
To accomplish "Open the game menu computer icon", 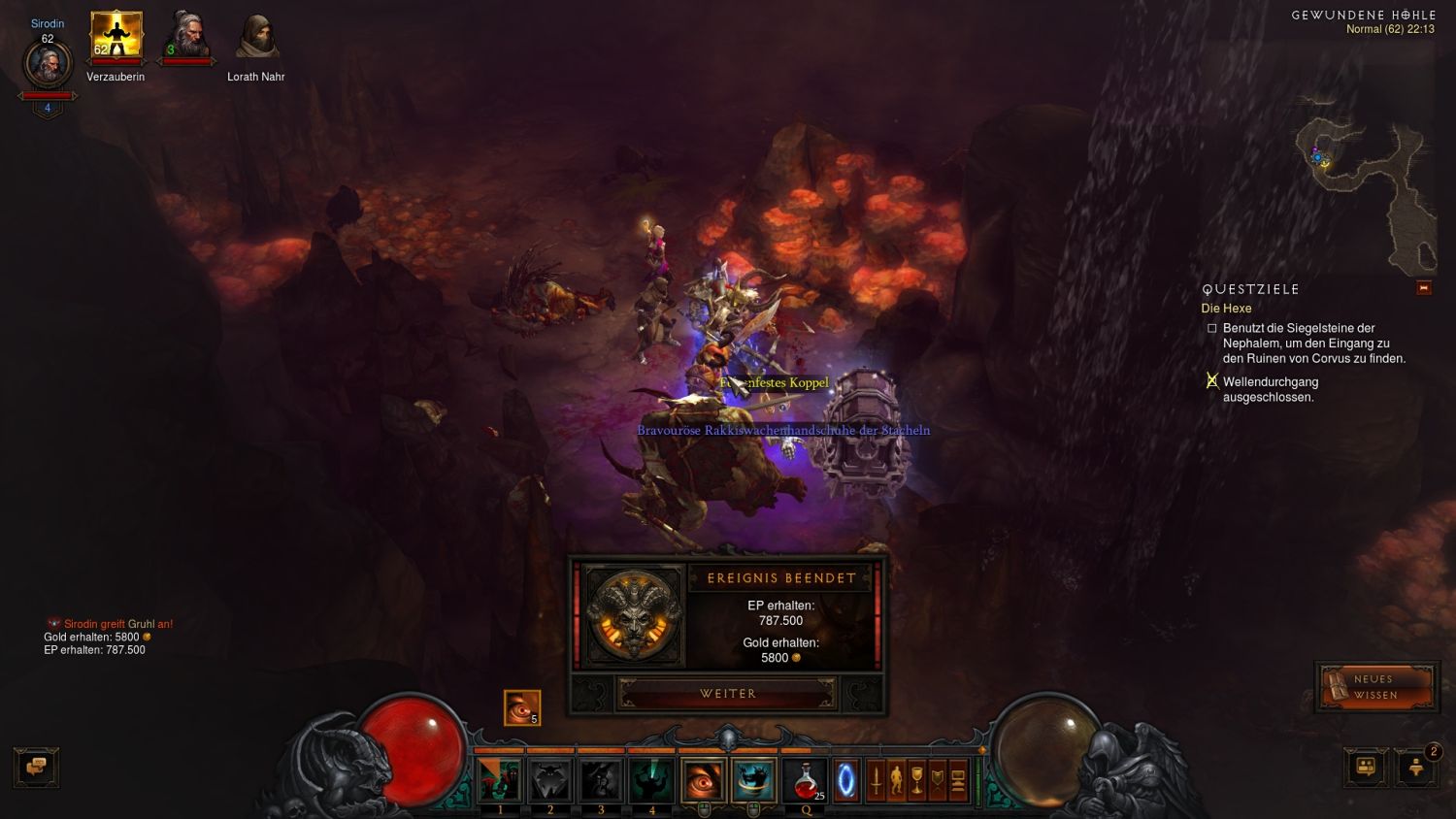I will [x=957, y=780].
